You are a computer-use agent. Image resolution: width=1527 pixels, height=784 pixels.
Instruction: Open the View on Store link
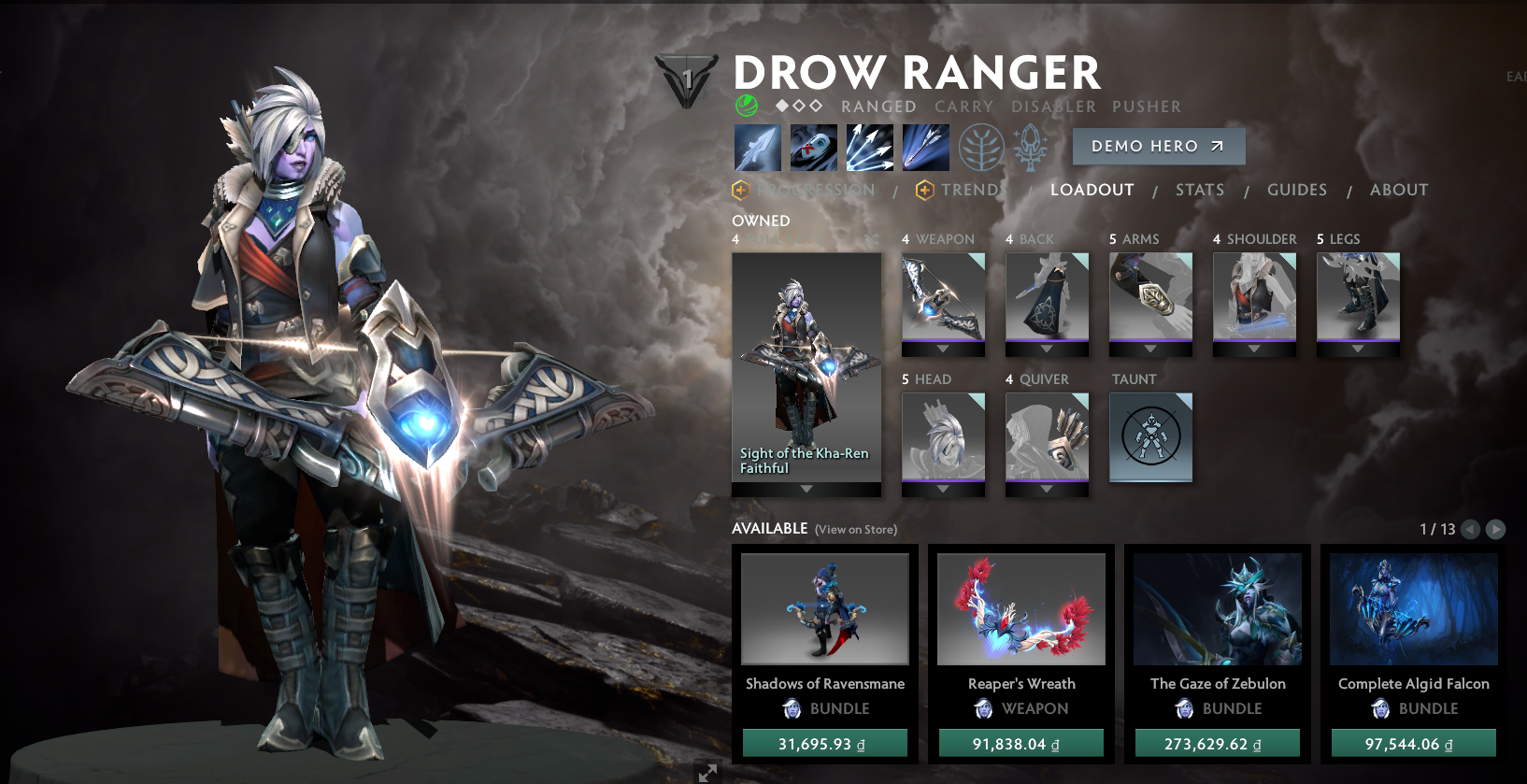(x=854, y=529)
